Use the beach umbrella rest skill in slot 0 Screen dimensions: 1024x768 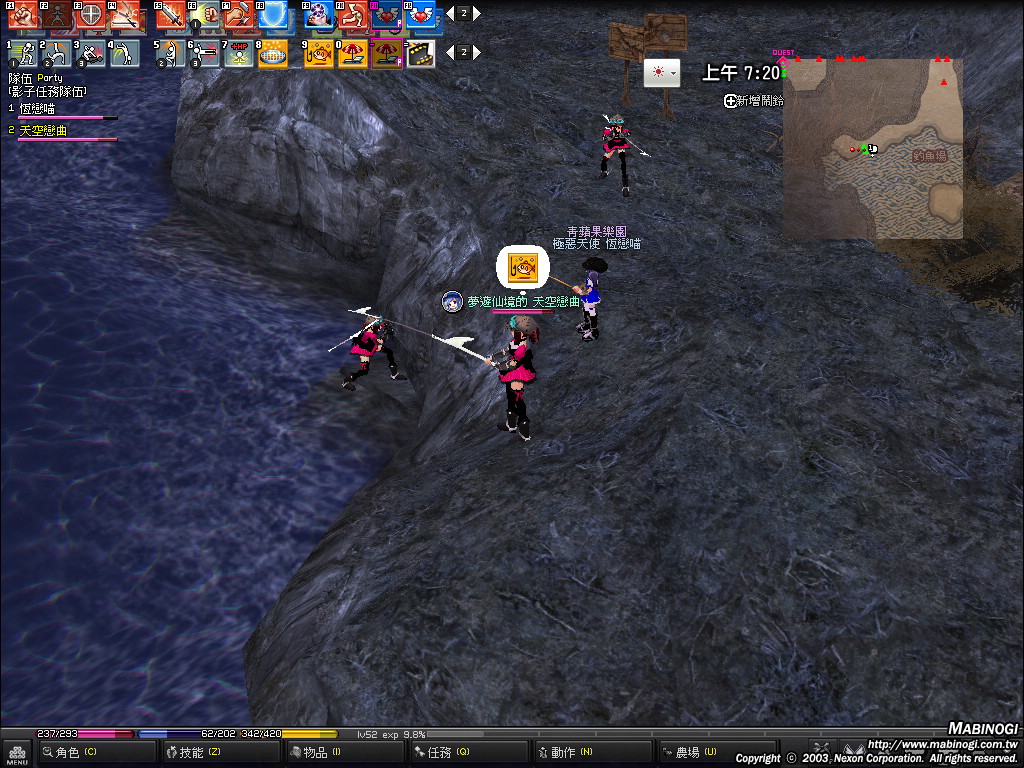(x=353, y=53)
